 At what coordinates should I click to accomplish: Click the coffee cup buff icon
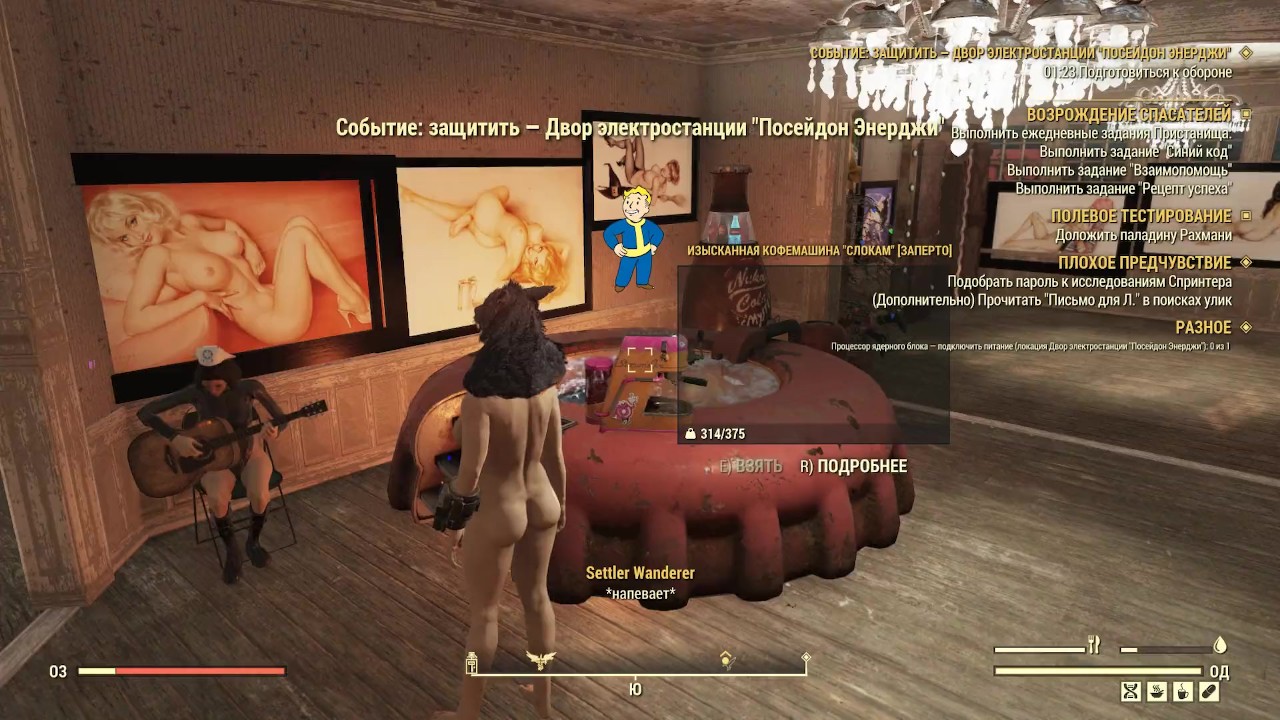[x=1183, y=692]
